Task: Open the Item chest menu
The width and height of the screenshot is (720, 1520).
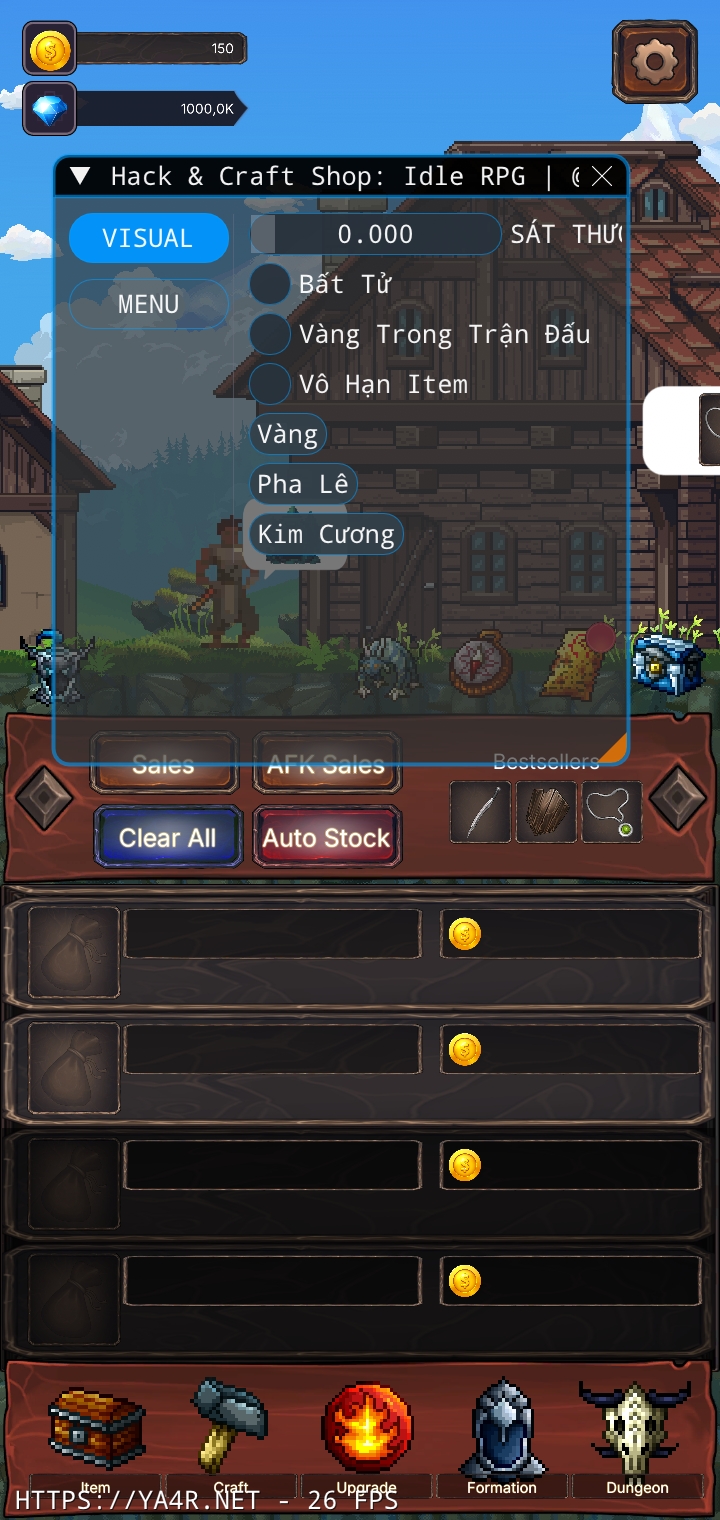Action: tap(96, 1432)
